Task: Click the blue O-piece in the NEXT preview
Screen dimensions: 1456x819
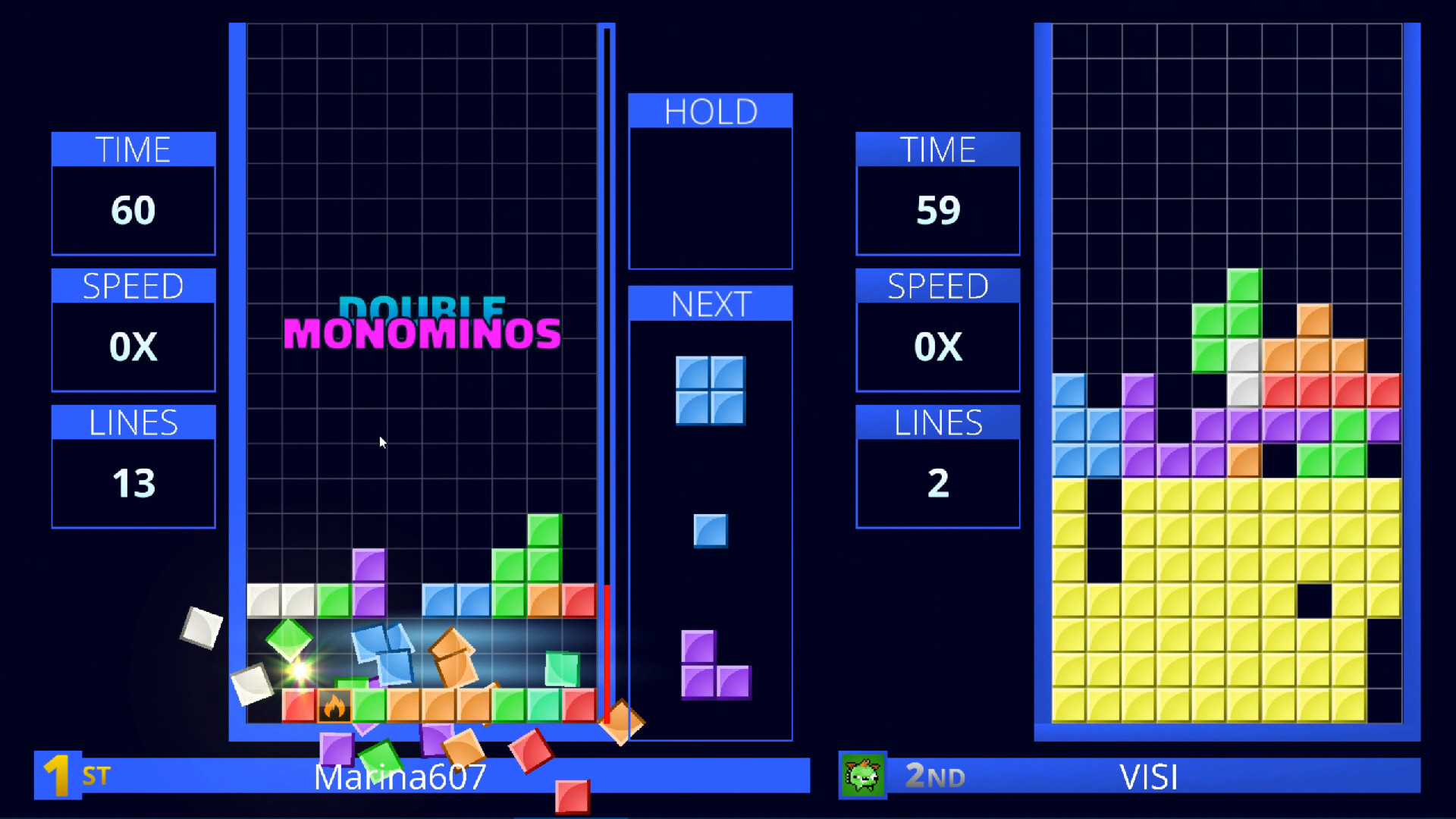Action: [x=710, y=389]
